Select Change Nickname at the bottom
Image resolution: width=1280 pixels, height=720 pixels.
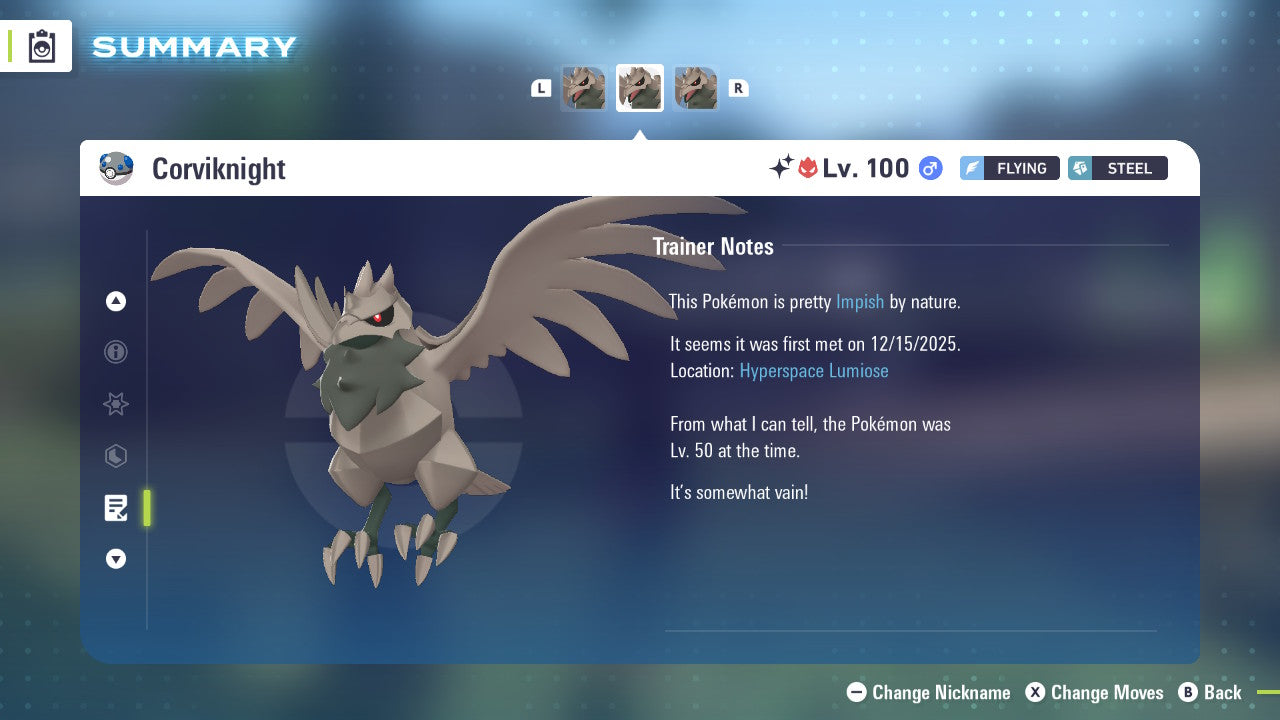[x=927, y=692]
